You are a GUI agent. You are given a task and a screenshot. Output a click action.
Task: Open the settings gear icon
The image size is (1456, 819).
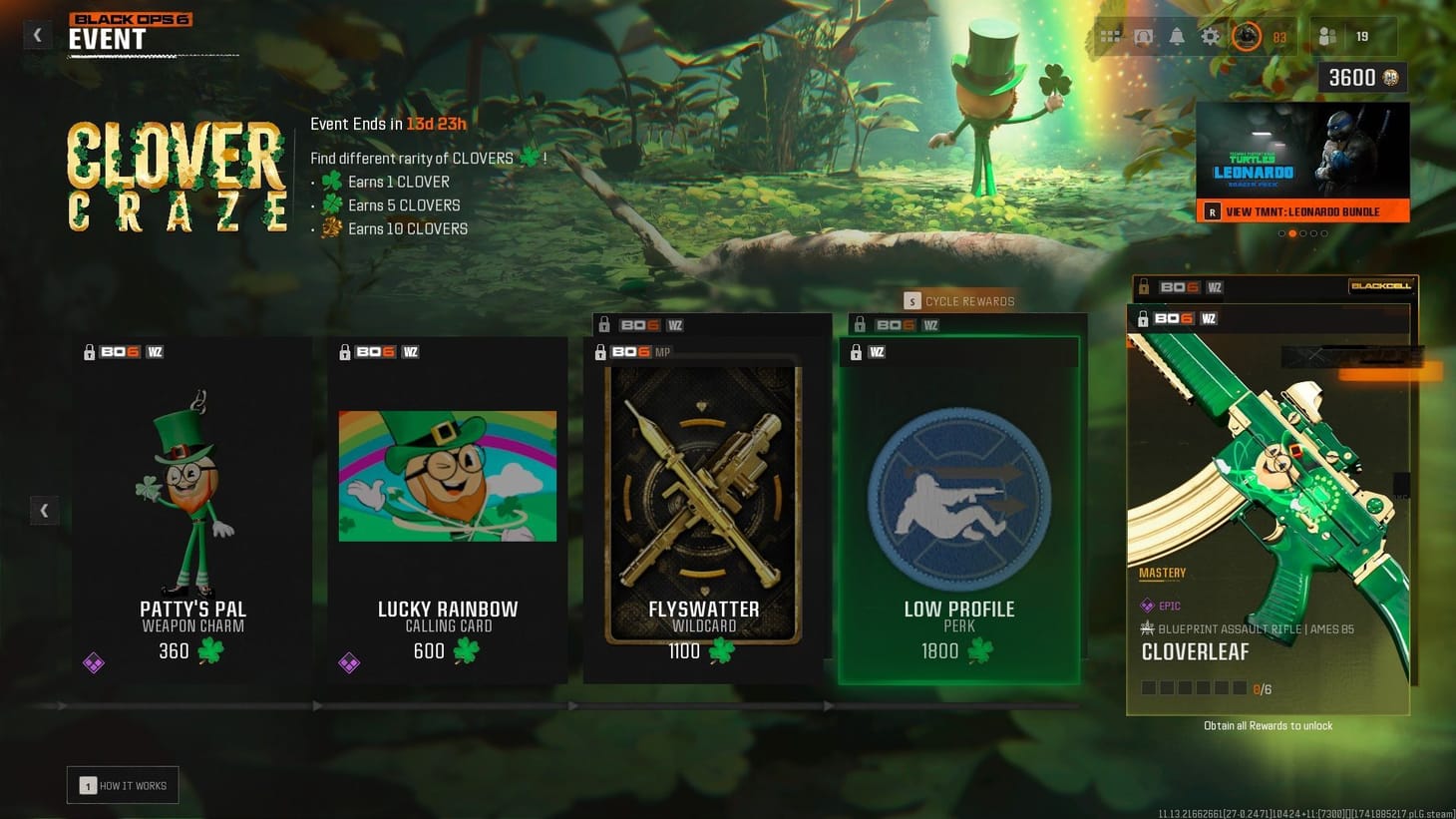(x=1210, y=35)
